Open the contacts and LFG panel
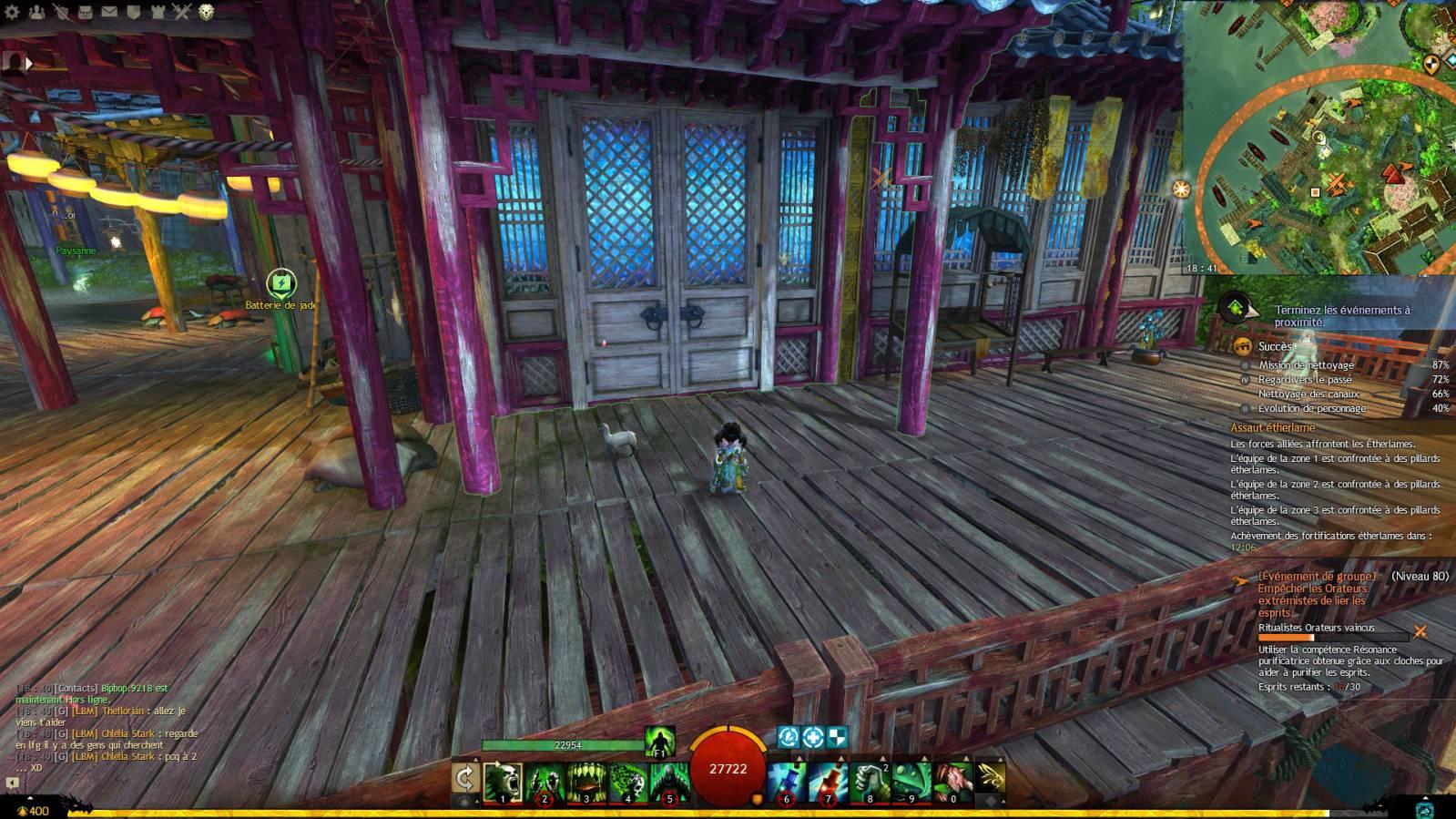 pos(36,12)
